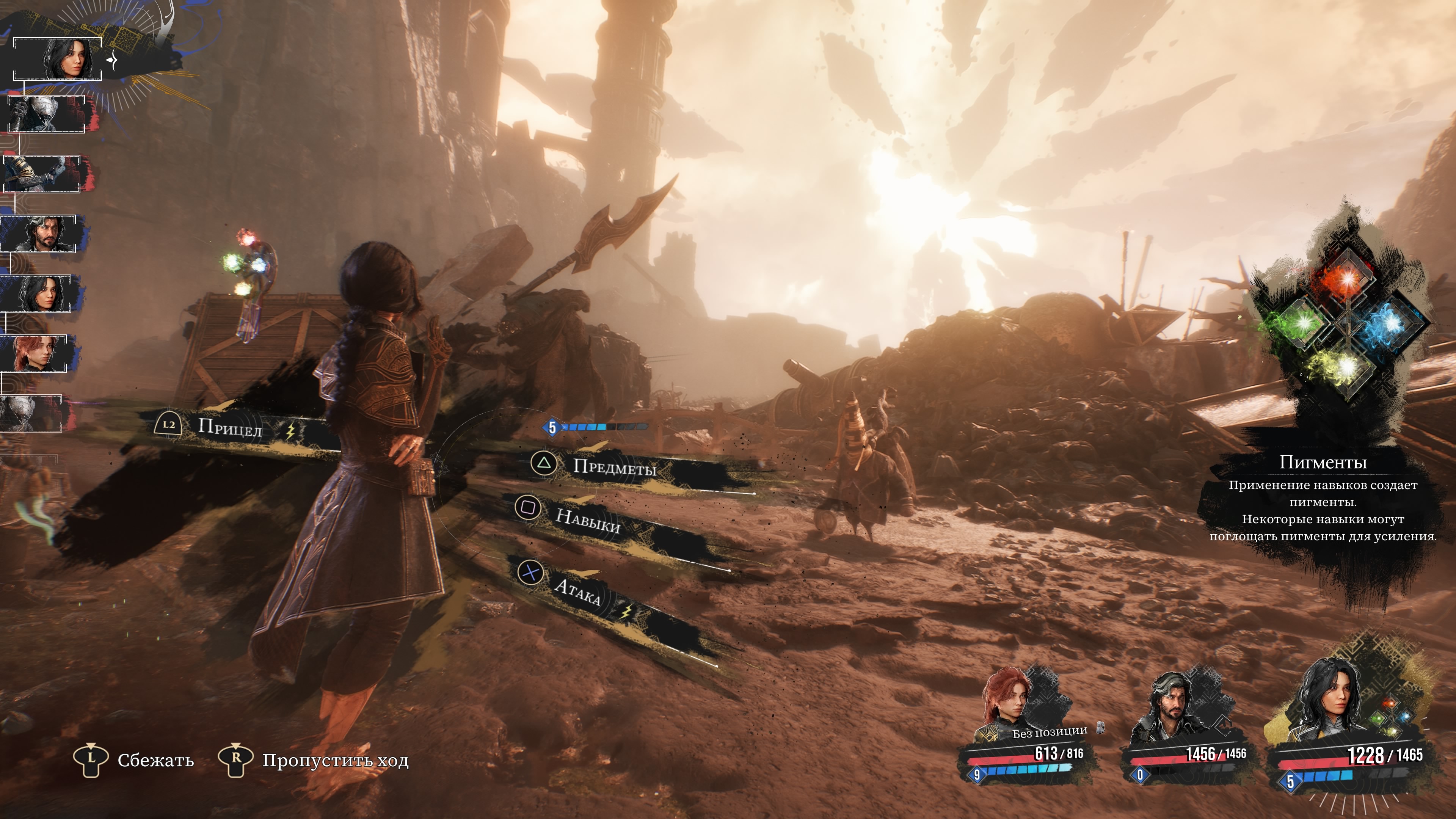Screen dimensions: 1456x819
Task: Choose the Атака command
Action: (x=576, y=592)
